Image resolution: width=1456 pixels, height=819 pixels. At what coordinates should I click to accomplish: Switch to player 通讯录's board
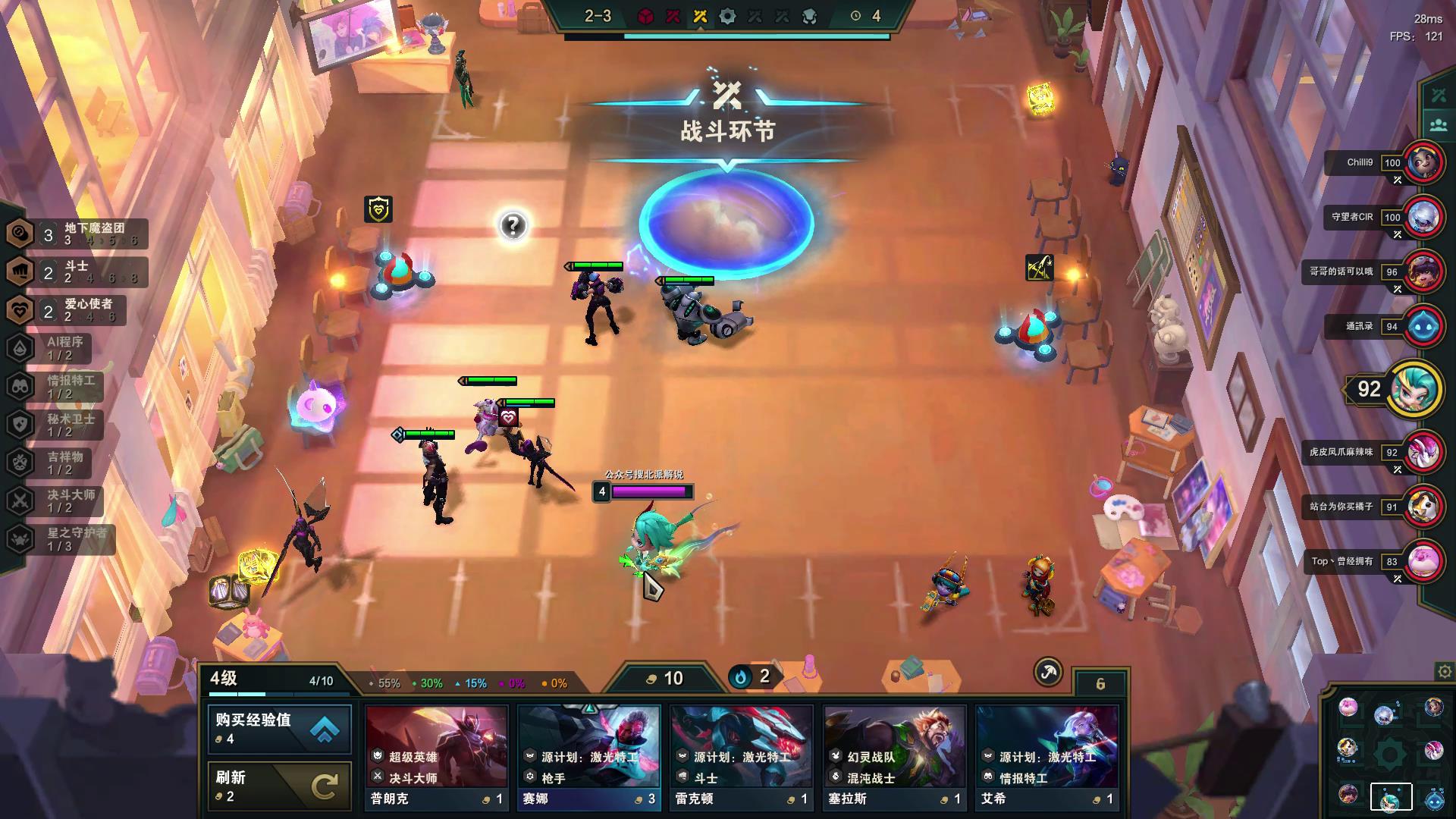point(1423,327)
